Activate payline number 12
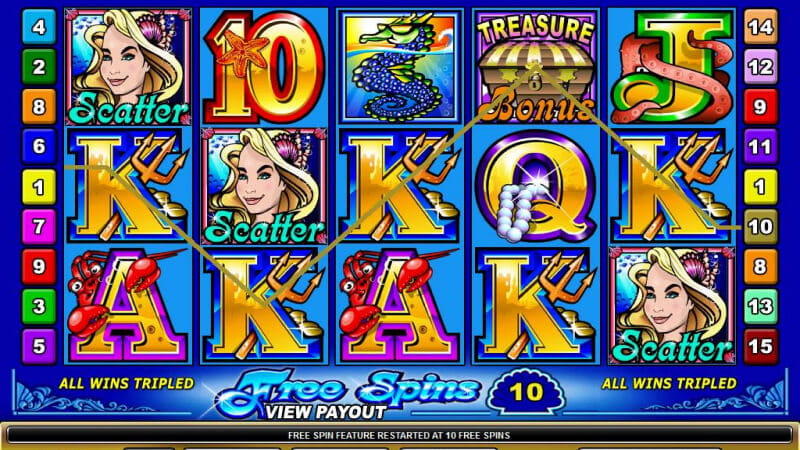 [761, 67]
